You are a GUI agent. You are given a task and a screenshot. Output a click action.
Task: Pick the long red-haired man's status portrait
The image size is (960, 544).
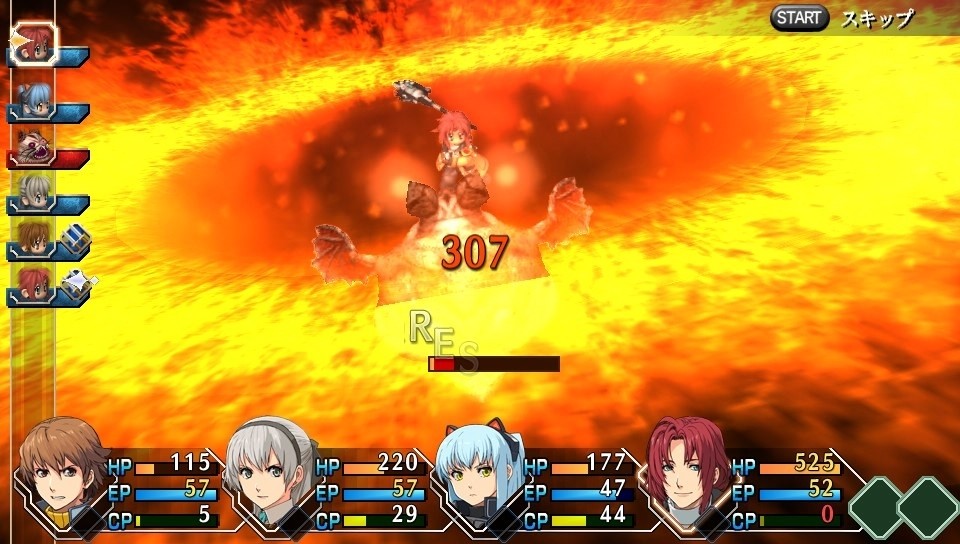(686, 468)
